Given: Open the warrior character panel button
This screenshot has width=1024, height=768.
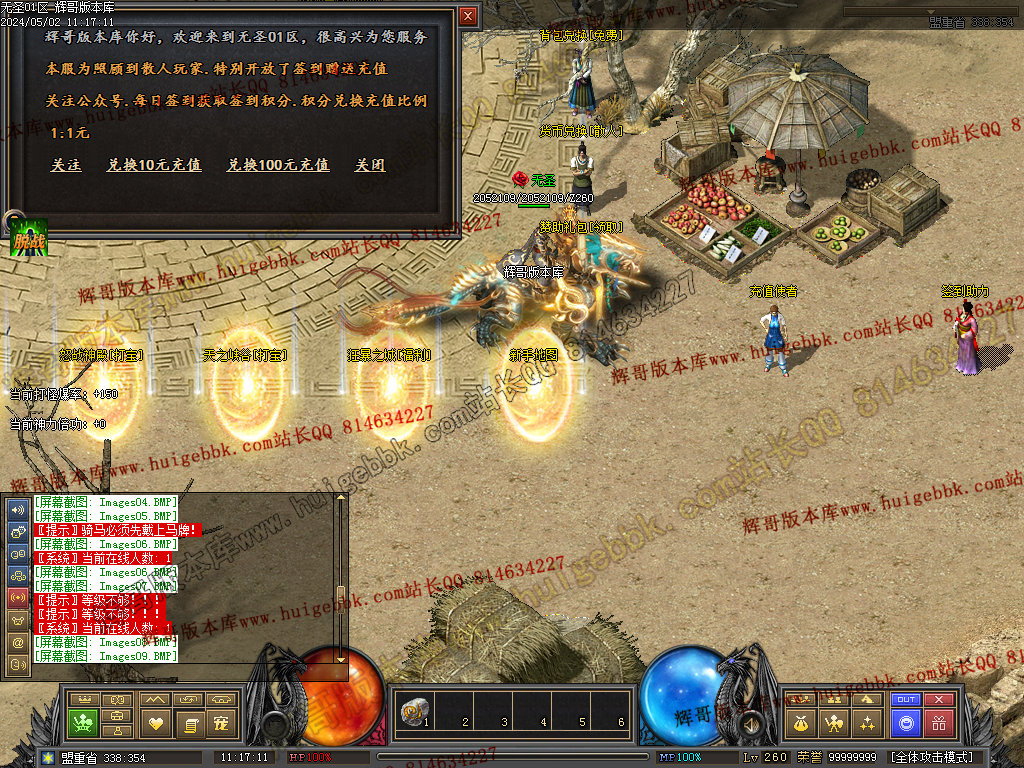Looking at the screenshot, I should pos(832,722).
